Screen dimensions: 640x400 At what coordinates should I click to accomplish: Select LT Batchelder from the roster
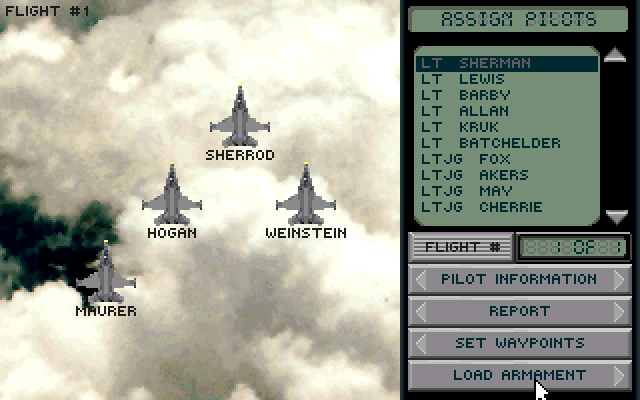506,143
